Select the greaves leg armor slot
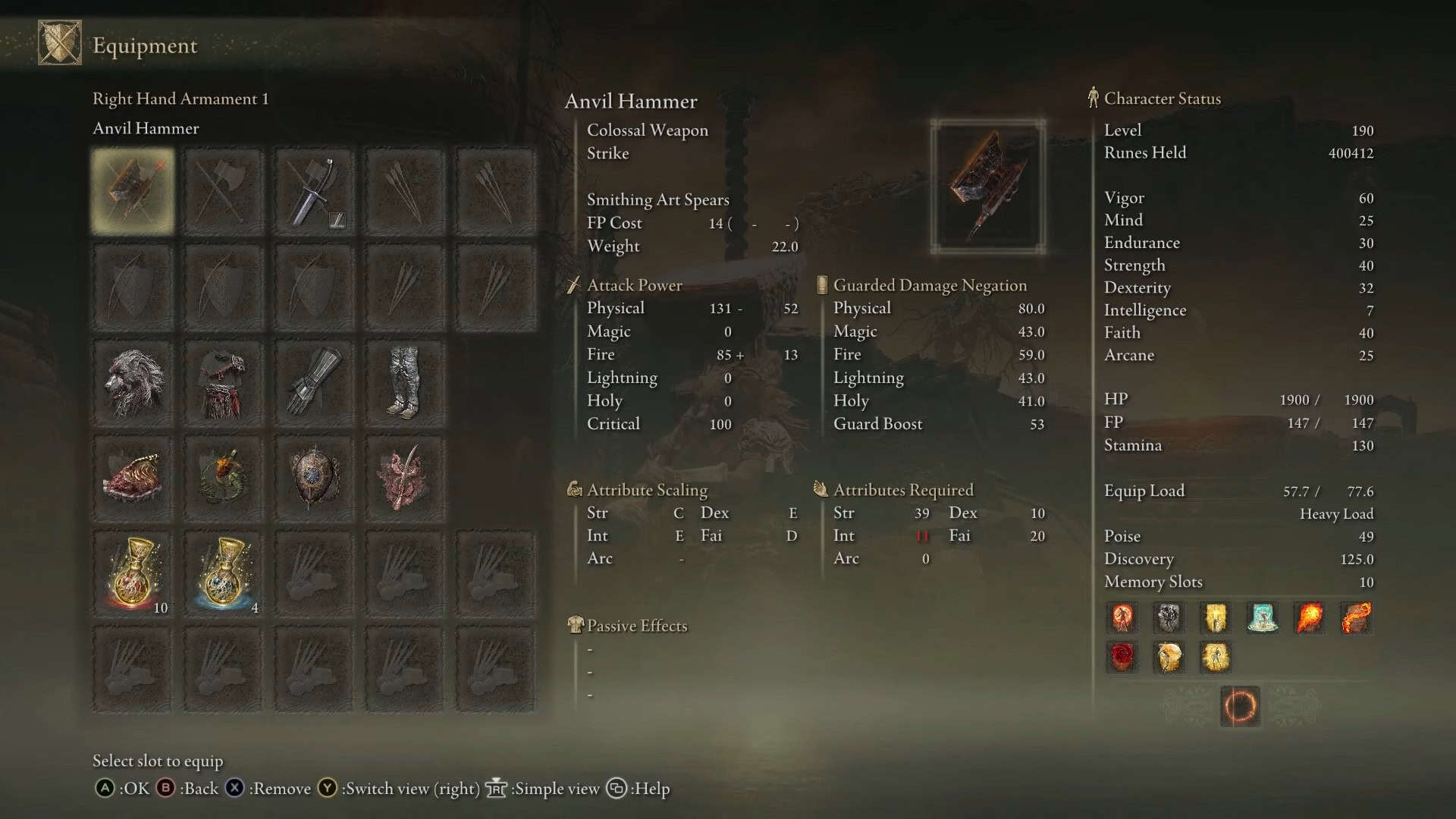Viewport: 1456px width, 819px height. pos(405,381)
